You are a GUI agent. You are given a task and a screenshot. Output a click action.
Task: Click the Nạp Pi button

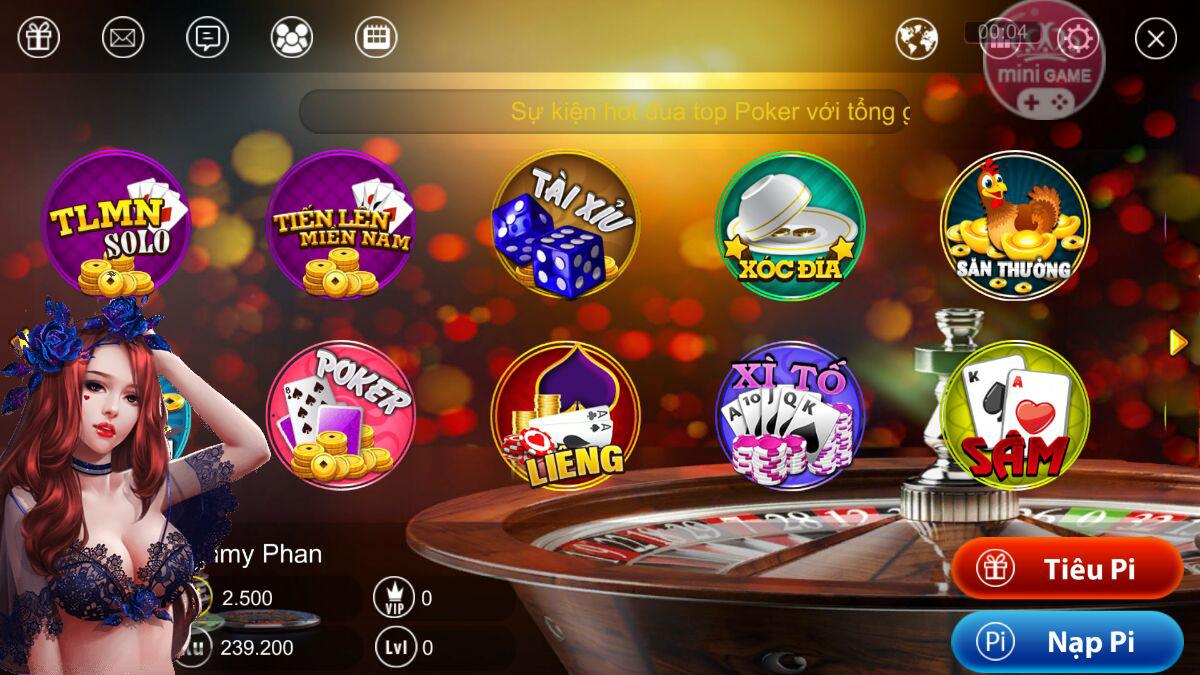1067,642
